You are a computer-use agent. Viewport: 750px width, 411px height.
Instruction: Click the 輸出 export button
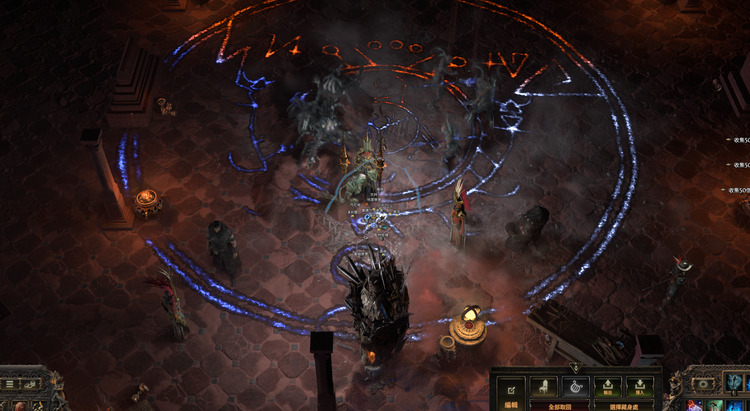(x=606, y=388)
